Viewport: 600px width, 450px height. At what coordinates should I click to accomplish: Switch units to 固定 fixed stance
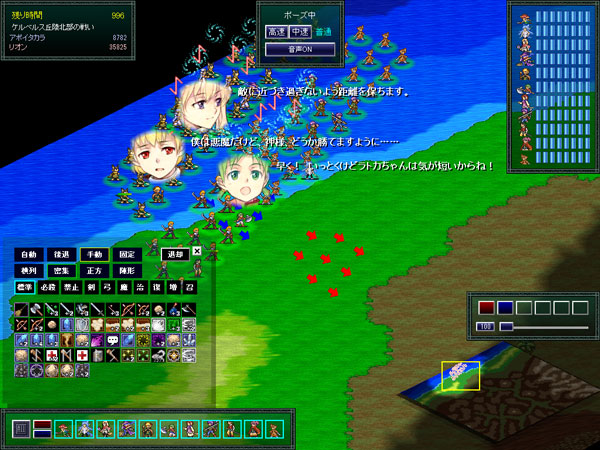[x=126, y=255]
